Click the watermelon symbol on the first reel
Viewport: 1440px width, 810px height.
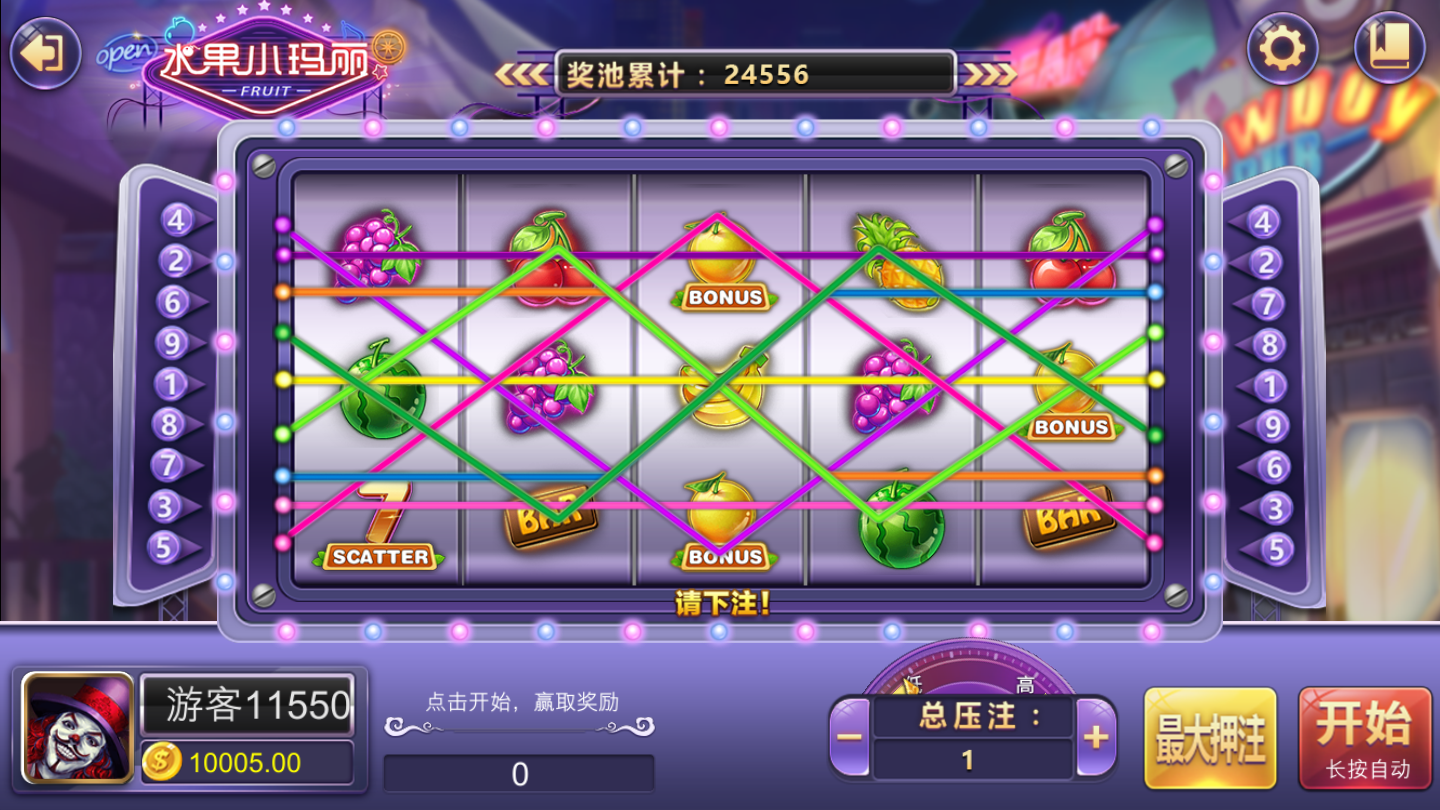pyautogui.click(x=381, y=400)
